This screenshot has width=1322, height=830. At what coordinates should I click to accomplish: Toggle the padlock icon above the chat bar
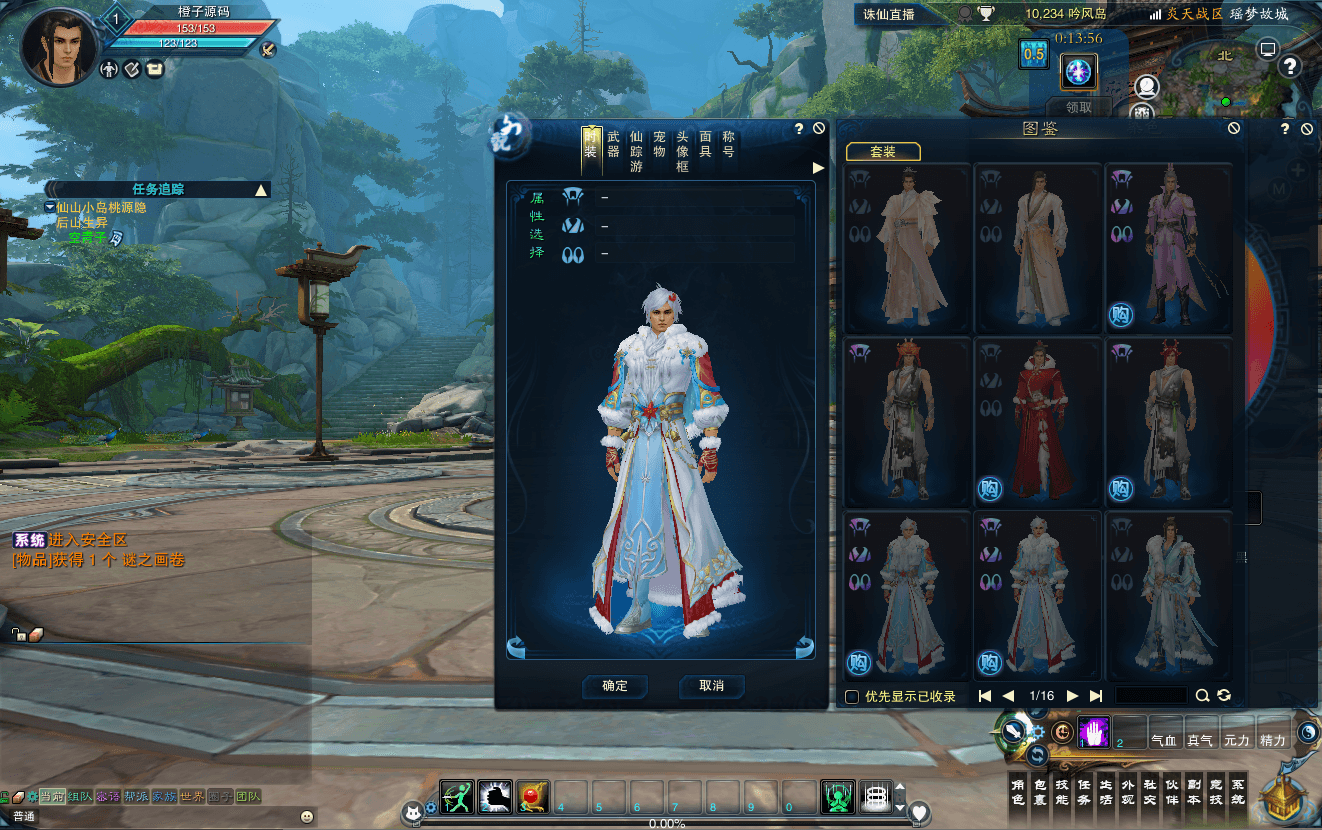click(18, 635)
